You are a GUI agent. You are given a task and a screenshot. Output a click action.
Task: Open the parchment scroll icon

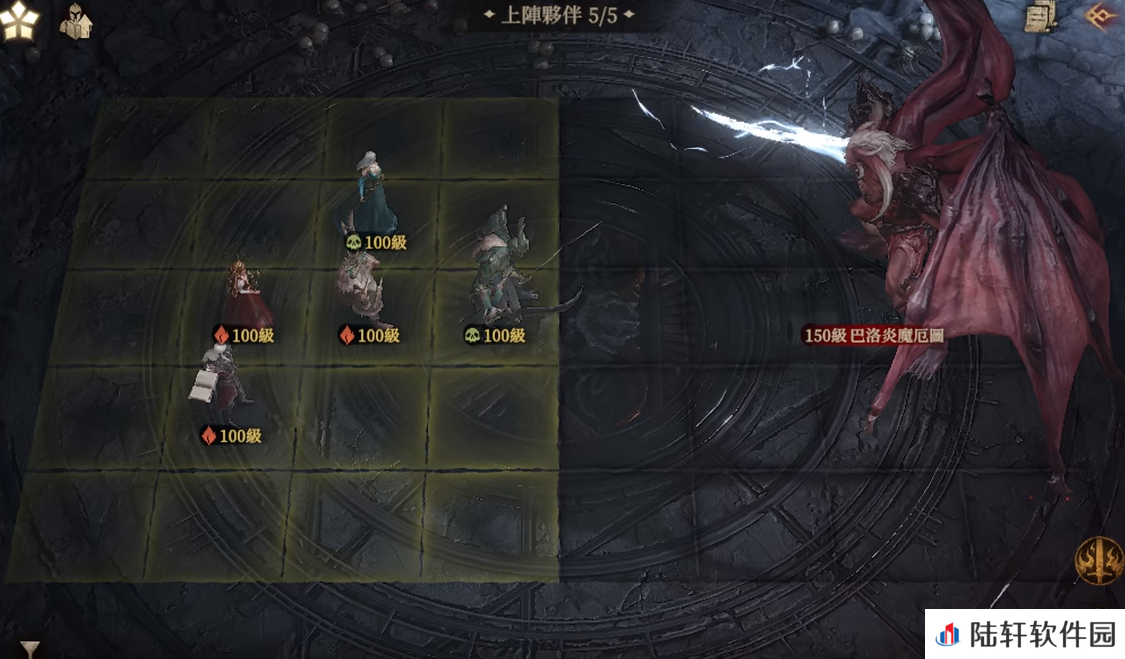1041,17
